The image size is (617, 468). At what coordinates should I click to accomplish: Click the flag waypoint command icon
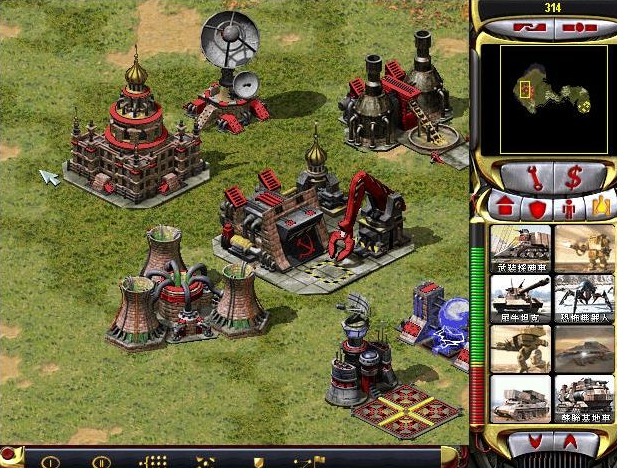click(x=303, y=461)
